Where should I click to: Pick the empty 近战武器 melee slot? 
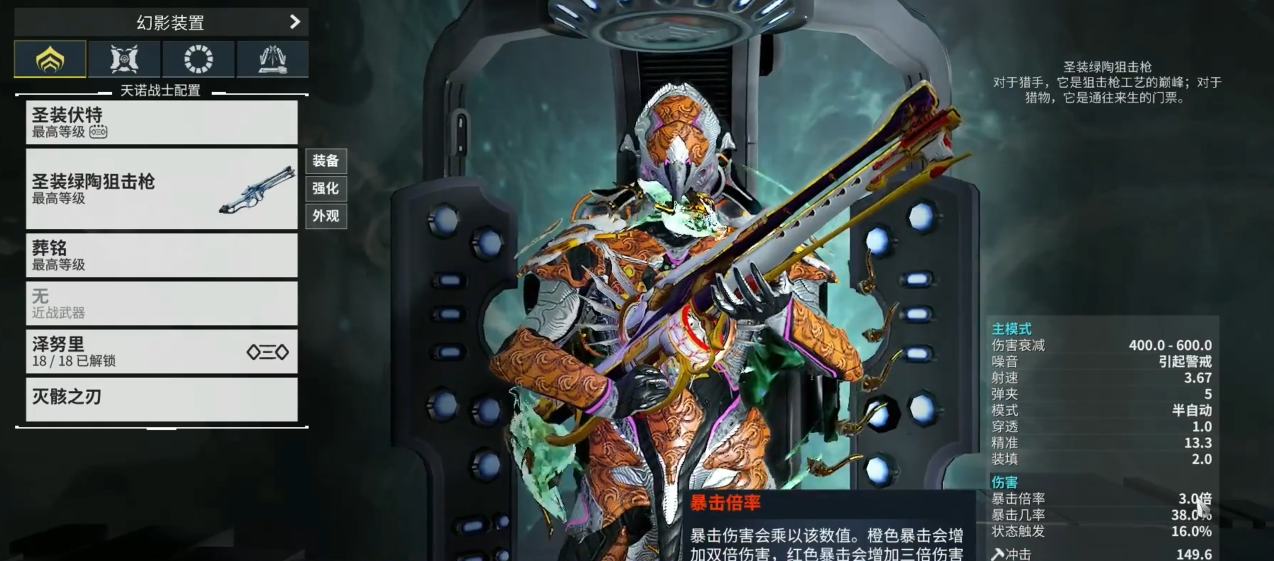click(162, 303)
